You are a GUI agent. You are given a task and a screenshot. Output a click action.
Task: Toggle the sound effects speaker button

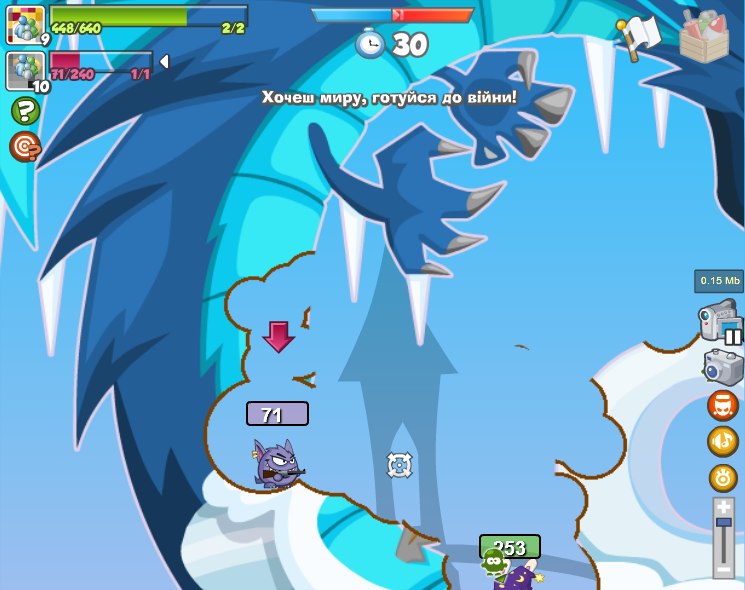click(723, 477)
